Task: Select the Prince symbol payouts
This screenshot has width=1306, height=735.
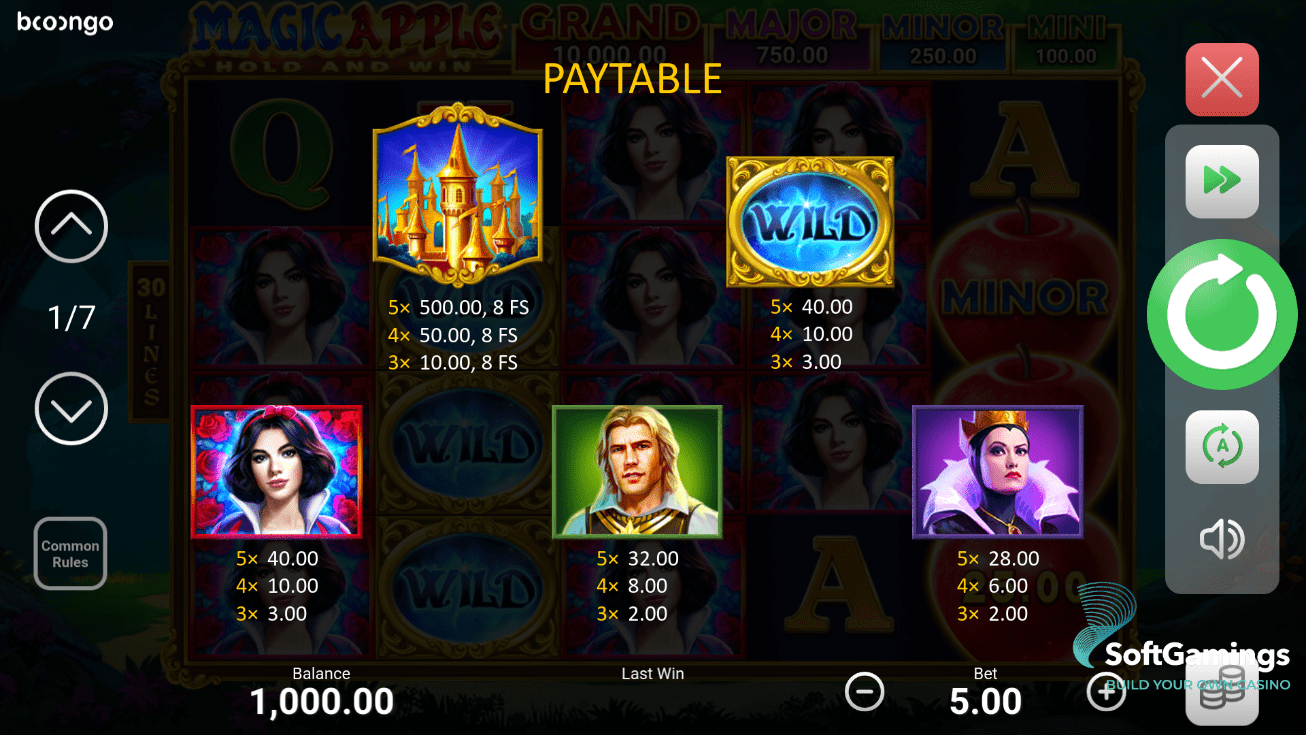Action: (637, 471)
